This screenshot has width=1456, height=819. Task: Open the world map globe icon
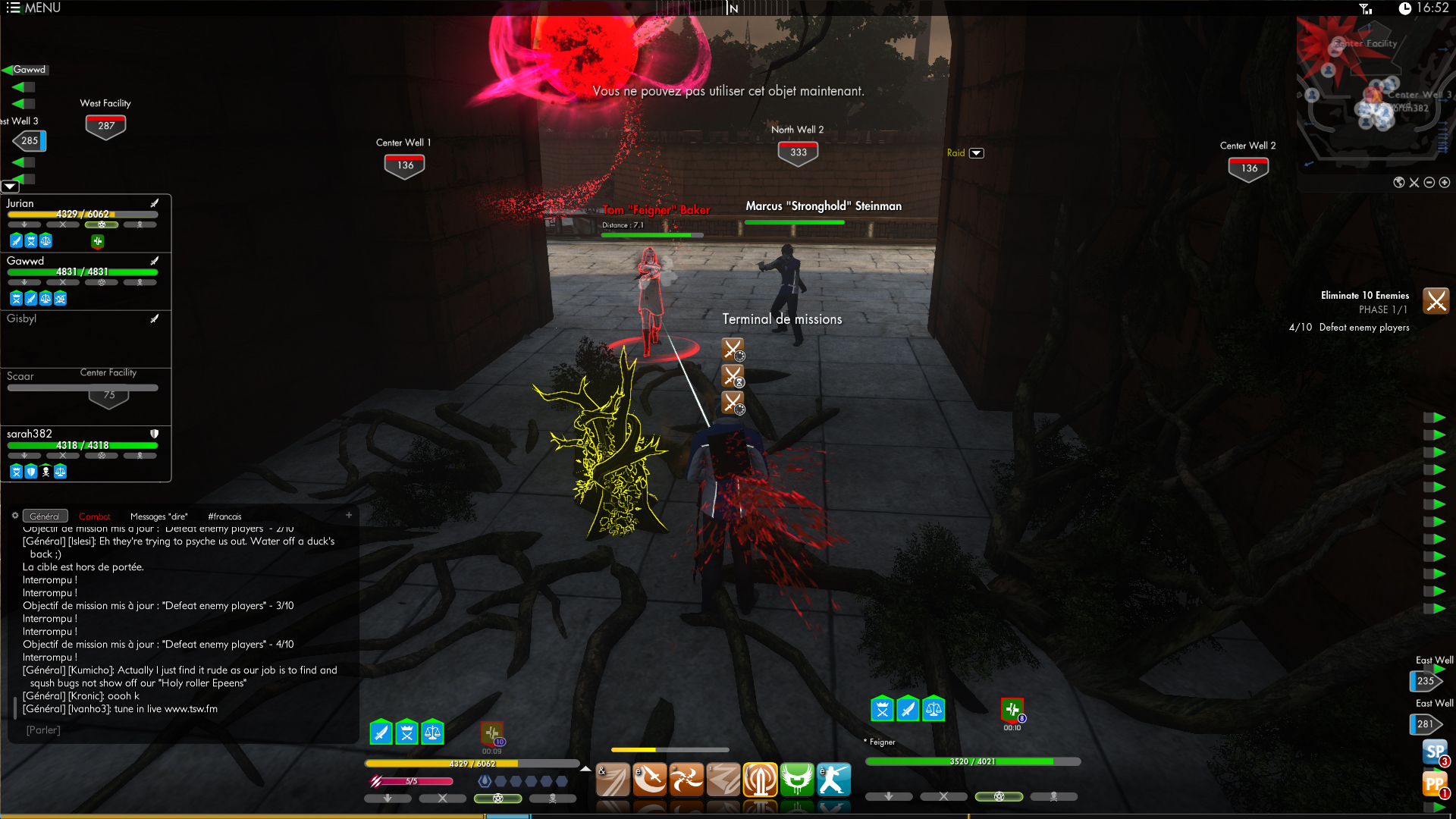(x=1399, y=183)
